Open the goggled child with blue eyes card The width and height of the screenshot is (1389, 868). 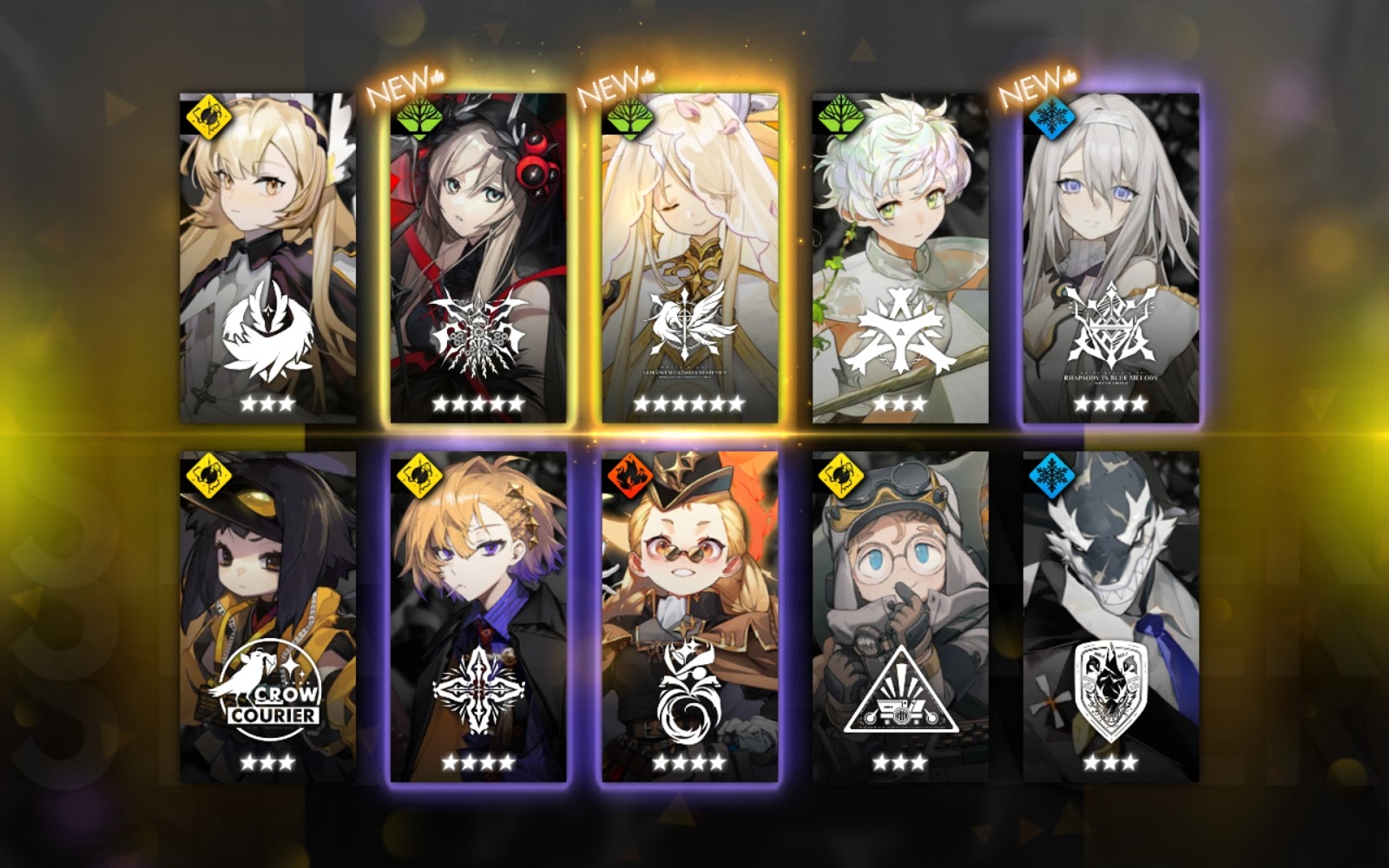[x=900, y=615]
